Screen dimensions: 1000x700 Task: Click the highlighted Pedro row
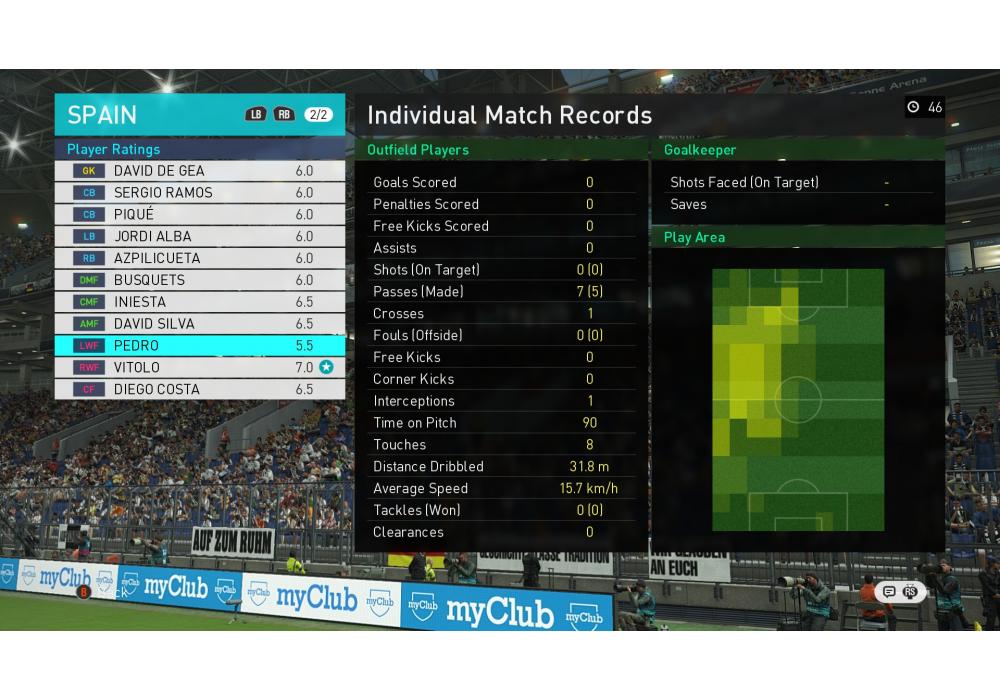(200, 346)
